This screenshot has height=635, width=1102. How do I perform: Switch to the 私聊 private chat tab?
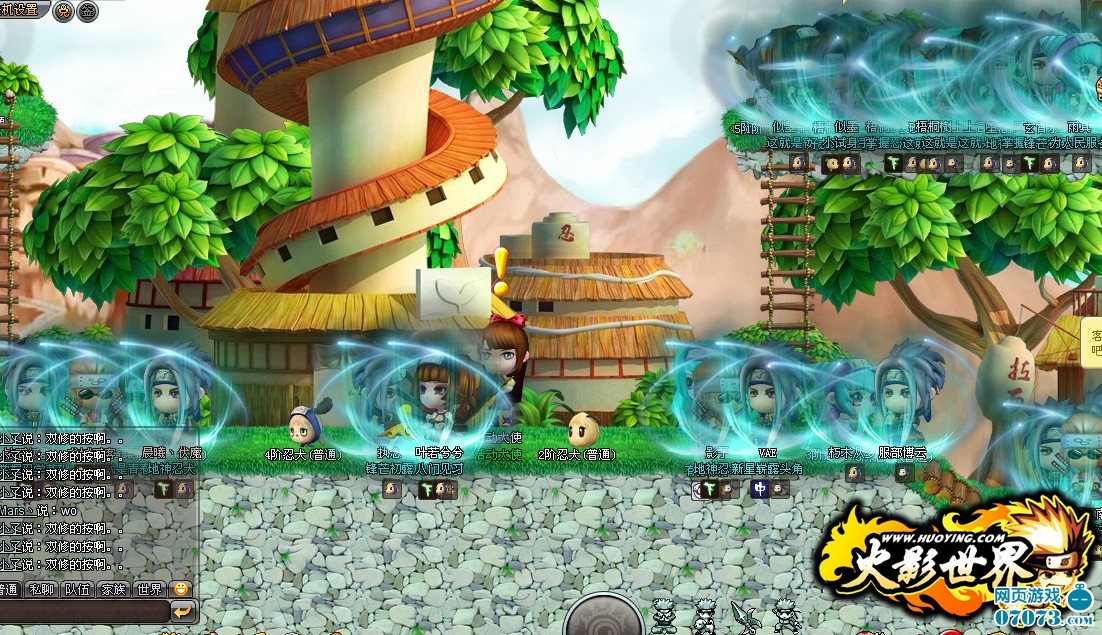click(x=41, y=589)
